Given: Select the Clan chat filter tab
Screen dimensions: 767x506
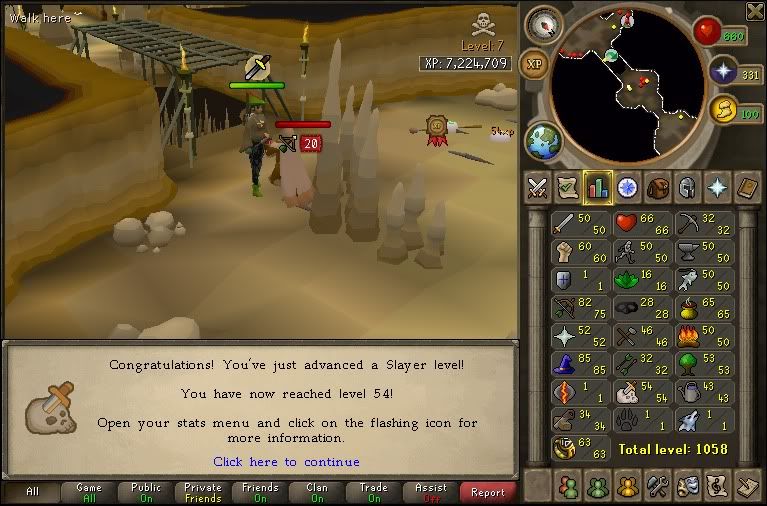Looking at the screenshot, I should pyautogui.click(x=316, y=492).
